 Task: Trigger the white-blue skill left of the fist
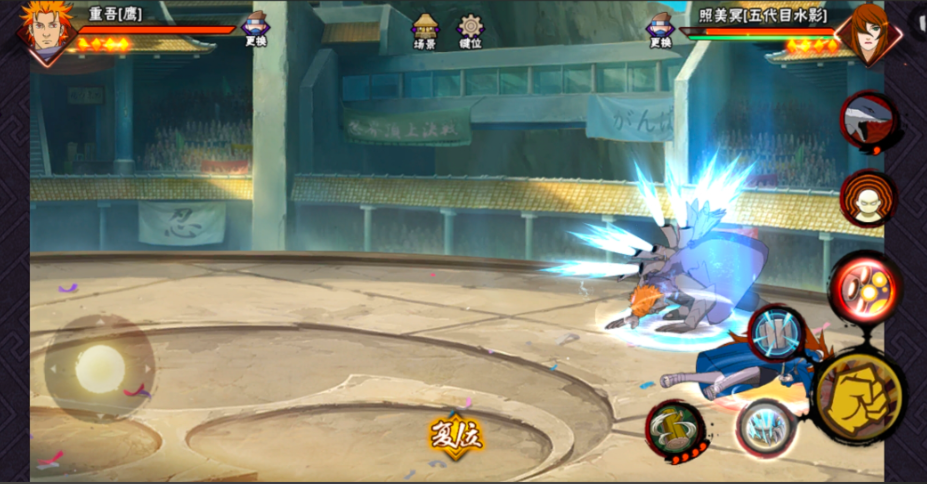tap(765, 428)
